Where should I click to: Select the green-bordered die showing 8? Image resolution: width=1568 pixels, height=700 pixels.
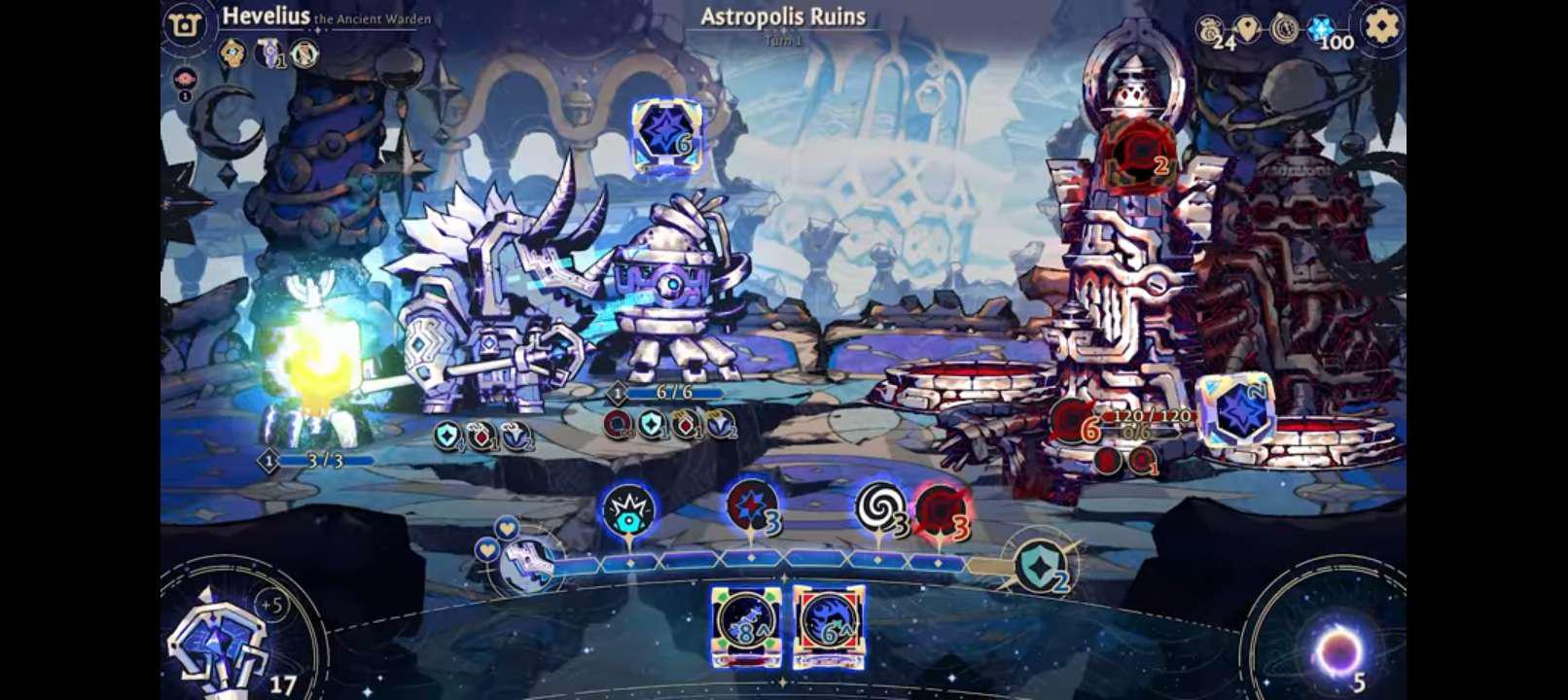tap(745, 624)
